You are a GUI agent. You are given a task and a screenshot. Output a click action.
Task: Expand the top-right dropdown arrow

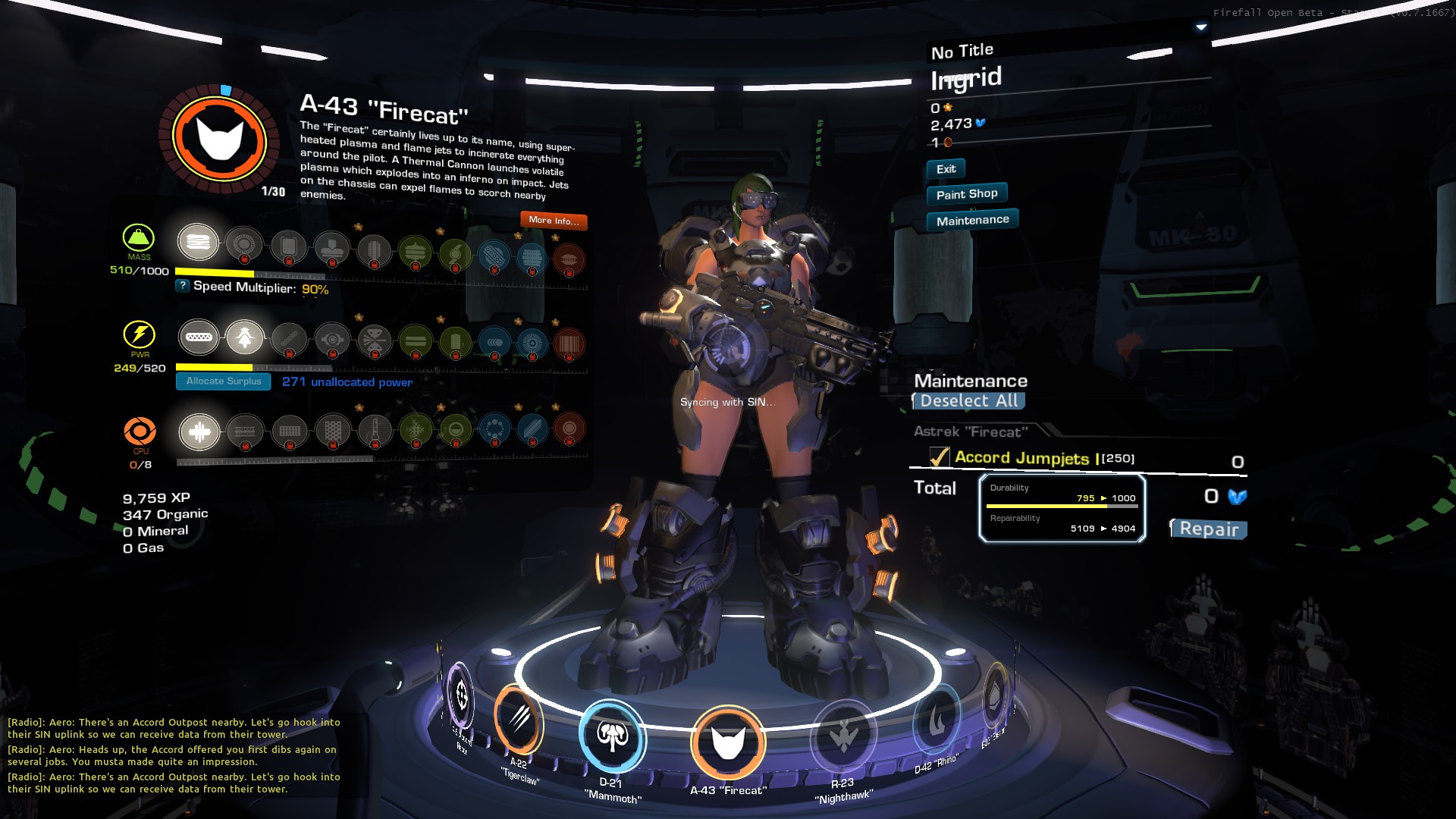click(x=1201, y=27)
